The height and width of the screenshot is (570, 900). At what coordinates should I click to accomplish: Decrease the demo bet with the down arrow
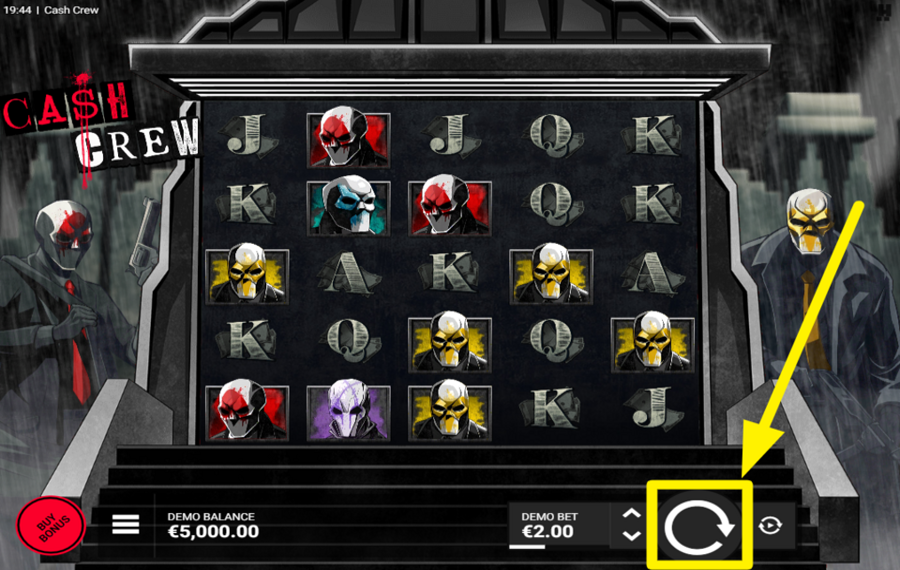click(x=631, y=536)
